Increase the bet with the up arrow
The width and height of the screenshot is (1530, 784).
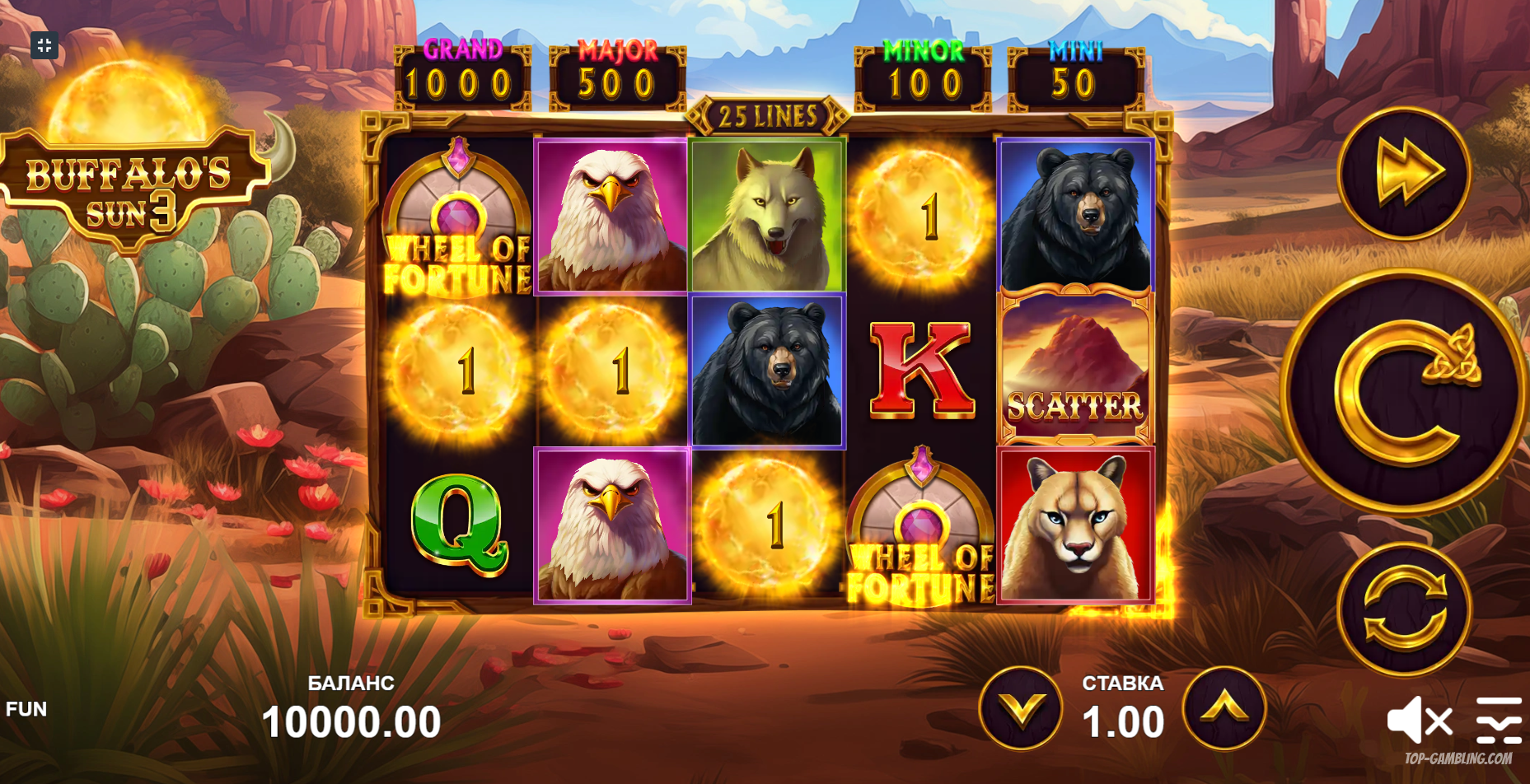1224,708
